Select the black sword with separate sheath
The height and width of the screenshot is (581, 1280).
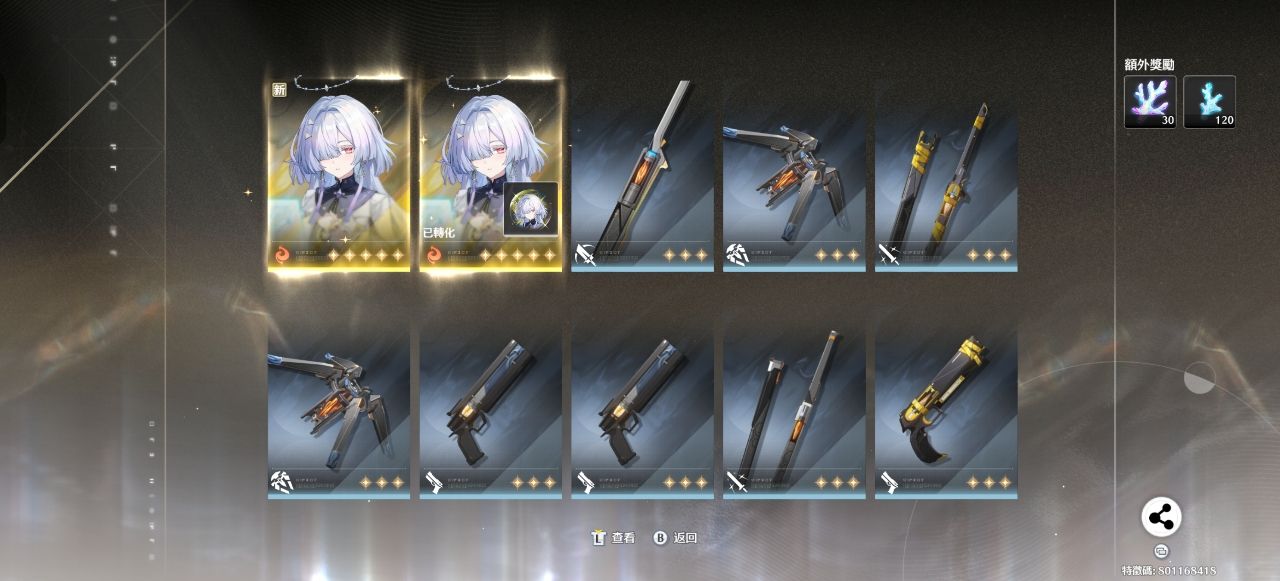pos(794,410)
